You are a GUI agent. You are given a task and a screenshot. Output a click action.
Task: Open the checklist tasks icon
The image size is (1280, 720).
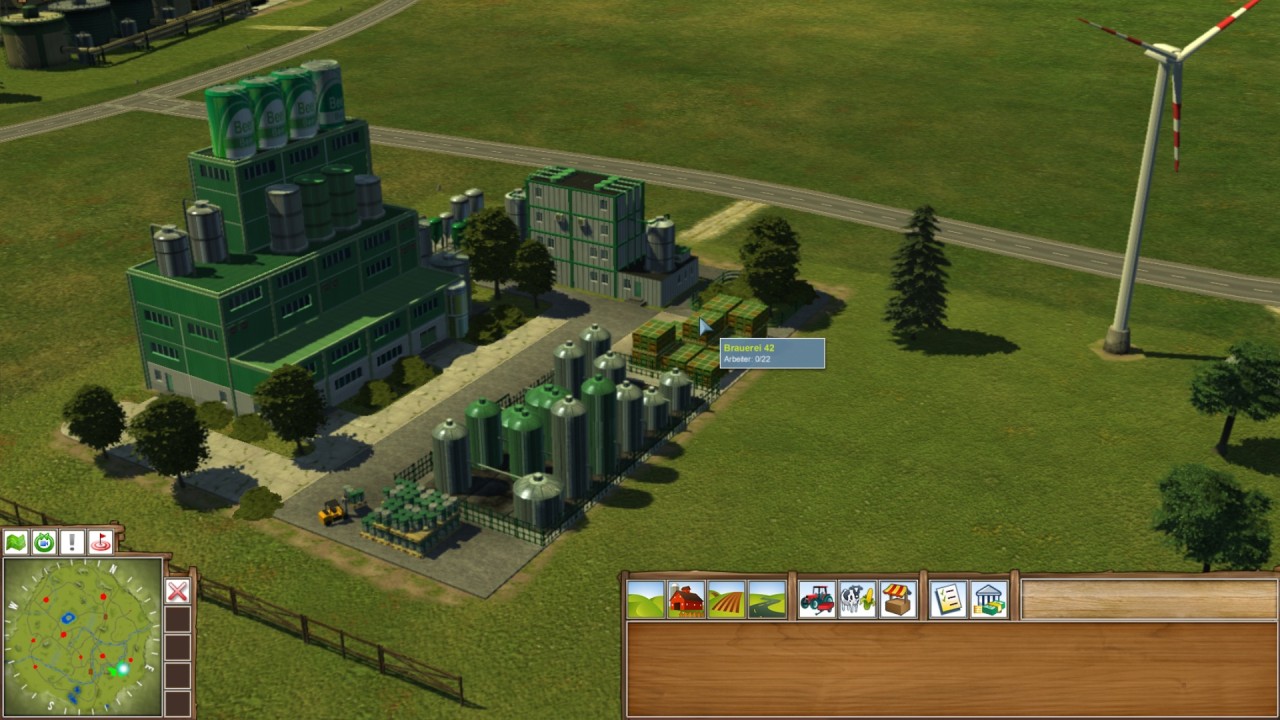click(948, 600)
